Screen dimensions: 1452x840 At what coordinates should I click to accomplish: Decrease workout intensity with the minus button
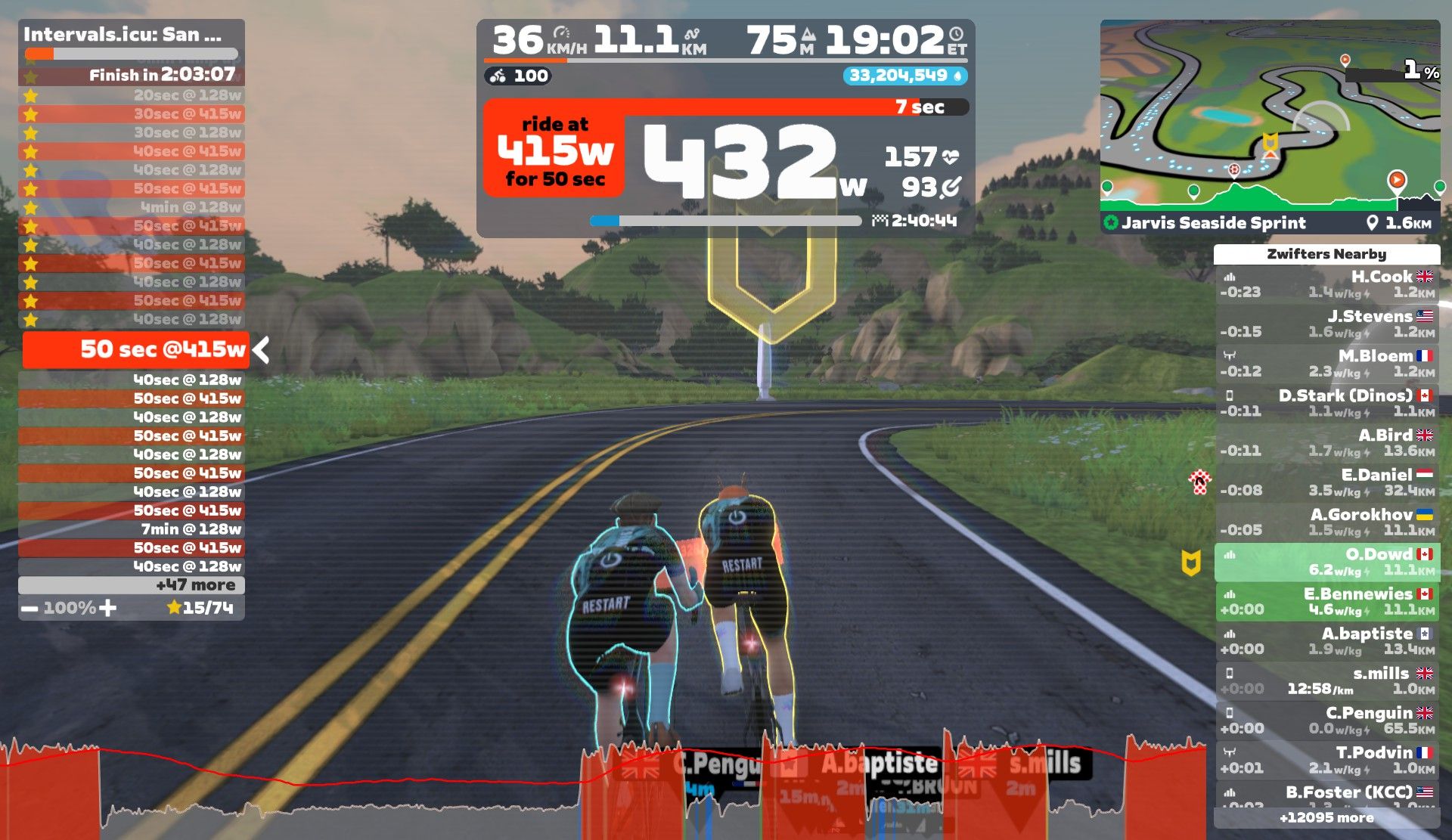click(x=29, y=609)
